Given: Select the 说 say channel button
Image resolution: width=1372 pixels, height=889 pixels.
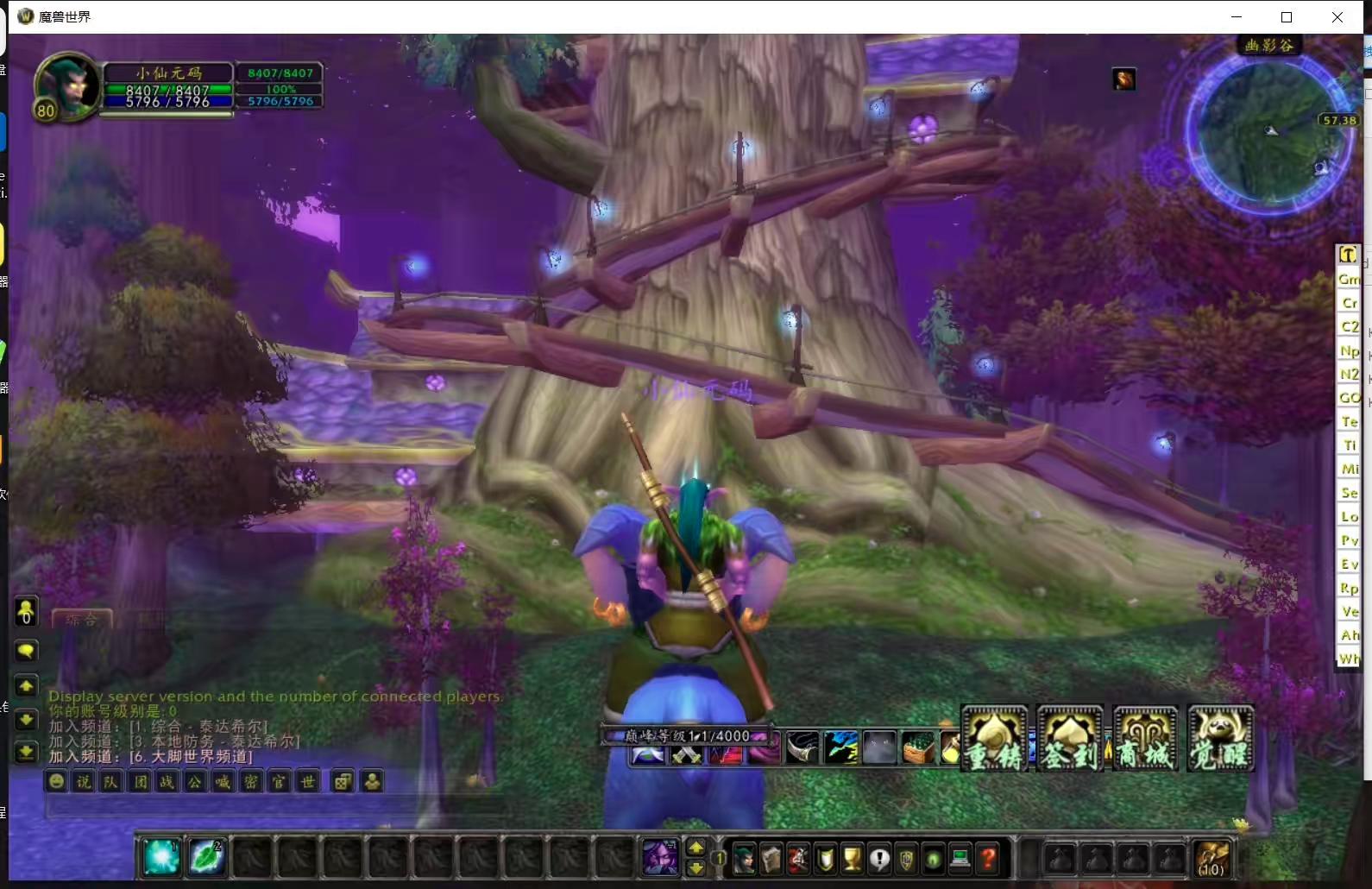Looking at the screenshot, I should tap(84, 782).
